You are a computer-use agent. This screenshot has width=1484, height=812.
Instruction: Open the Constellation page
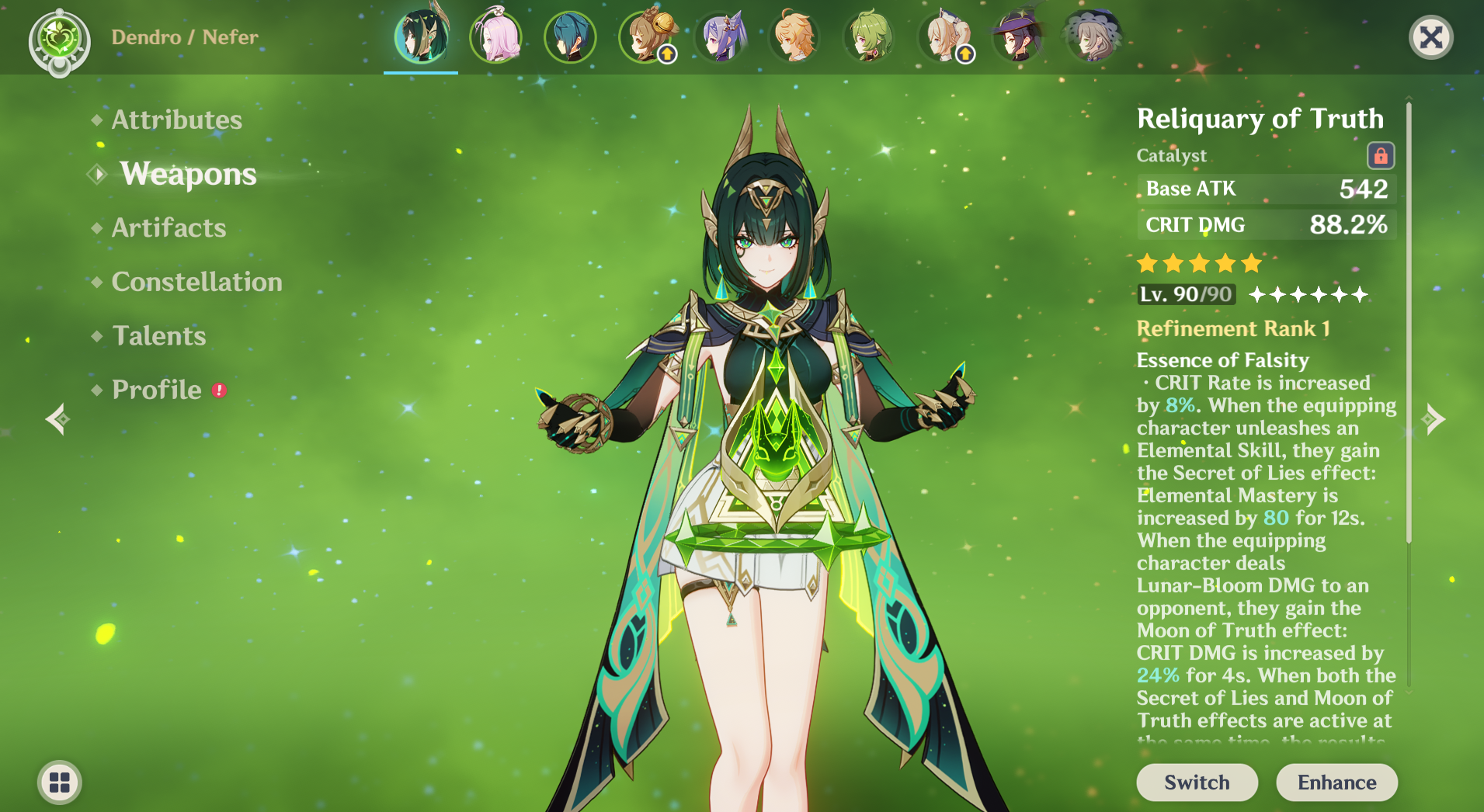coord(196,282)
